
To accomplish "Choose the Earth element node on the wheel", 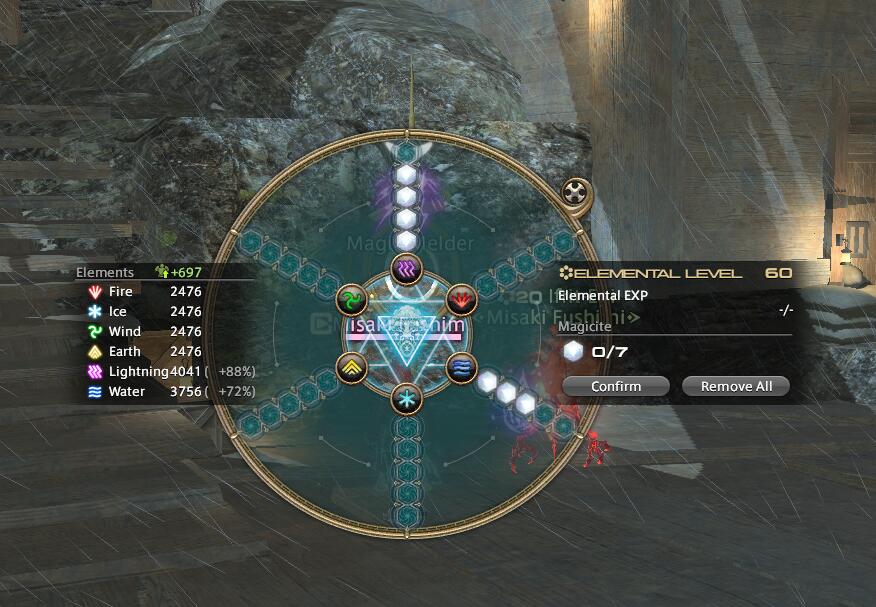I will [351, 367].
